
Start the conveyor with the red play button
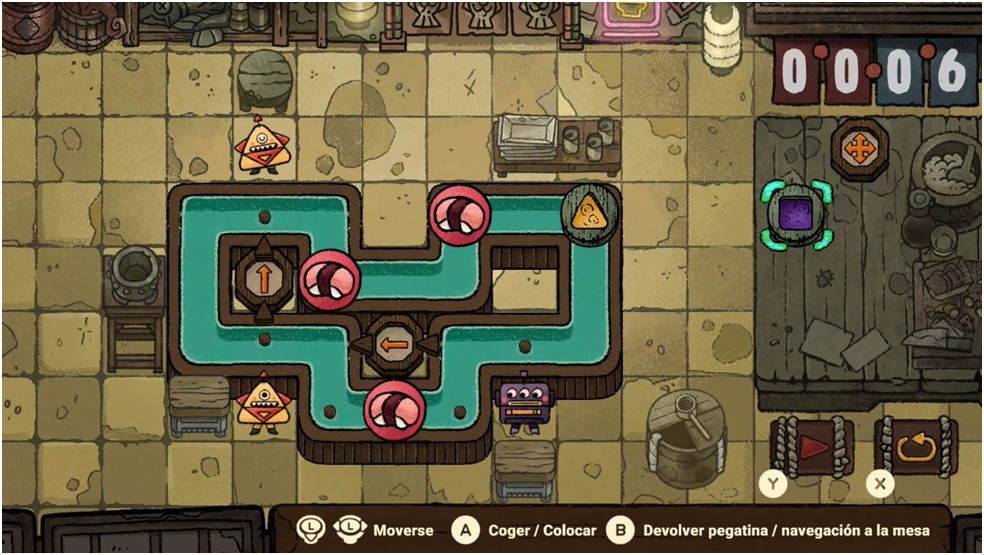pyautogui.click(x=812, y=446)
